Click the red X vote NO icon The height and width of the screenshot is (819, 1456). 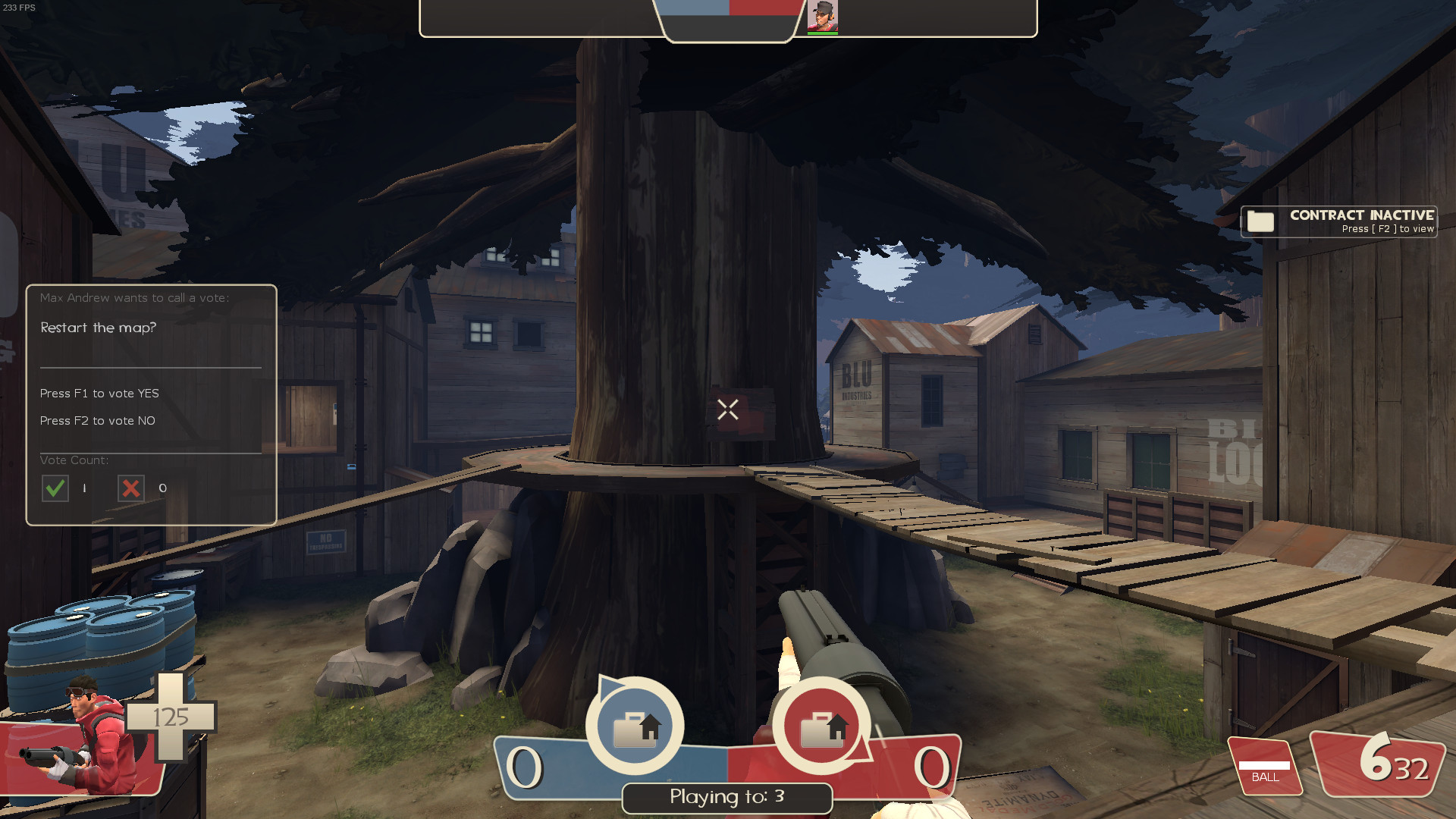click(x=130, y=488)
